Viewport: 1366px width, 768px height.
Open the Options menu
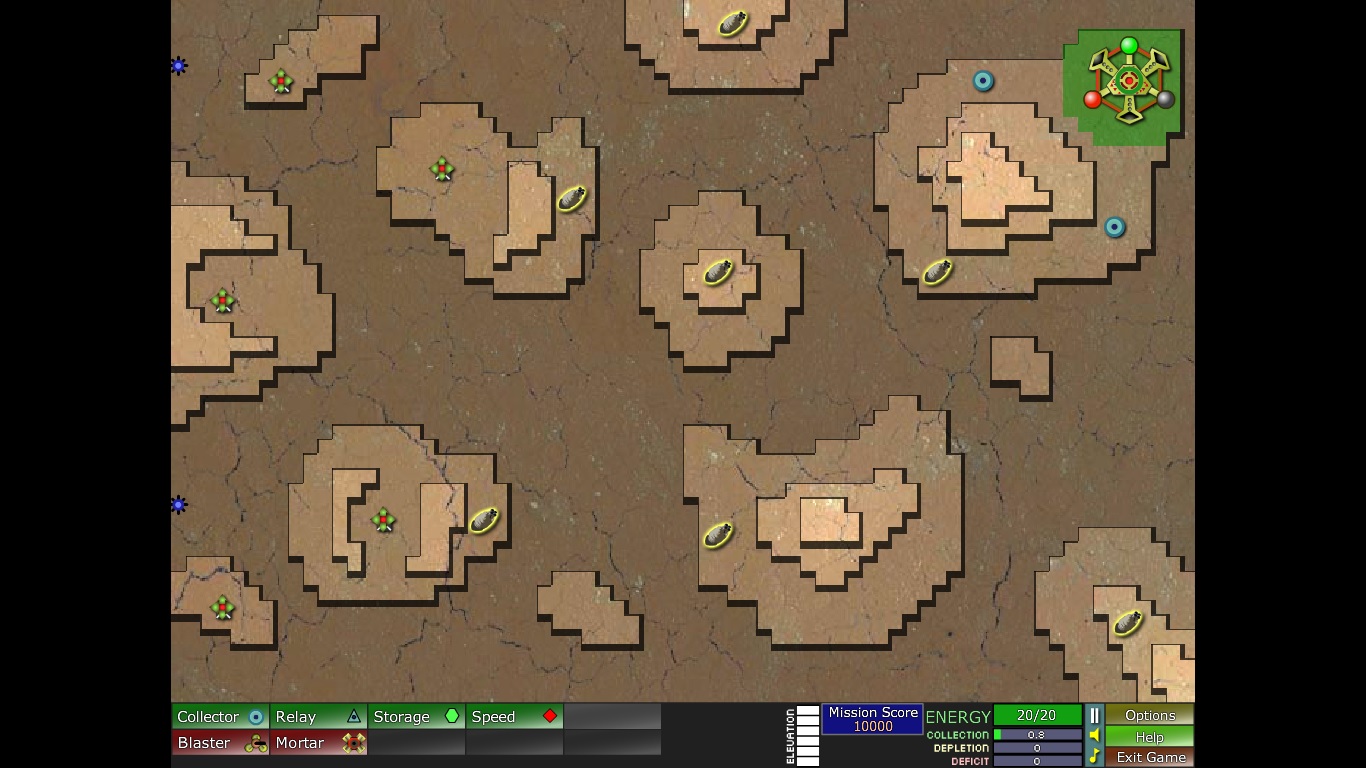(1149, 715)
